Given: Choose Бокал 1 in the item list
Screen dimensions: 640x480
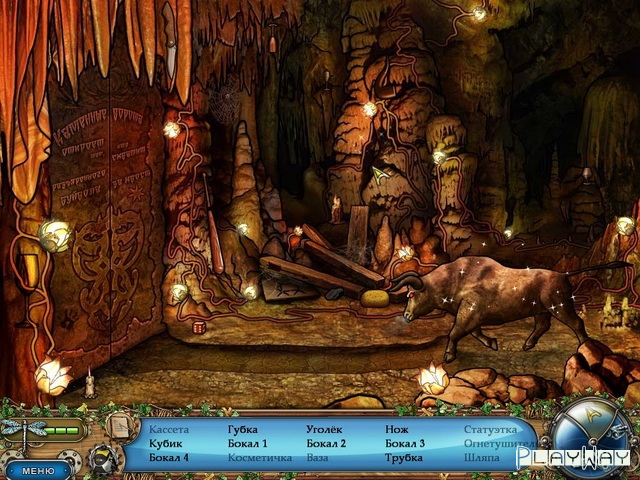Looking at the screenshot, I should coord(247,444).
